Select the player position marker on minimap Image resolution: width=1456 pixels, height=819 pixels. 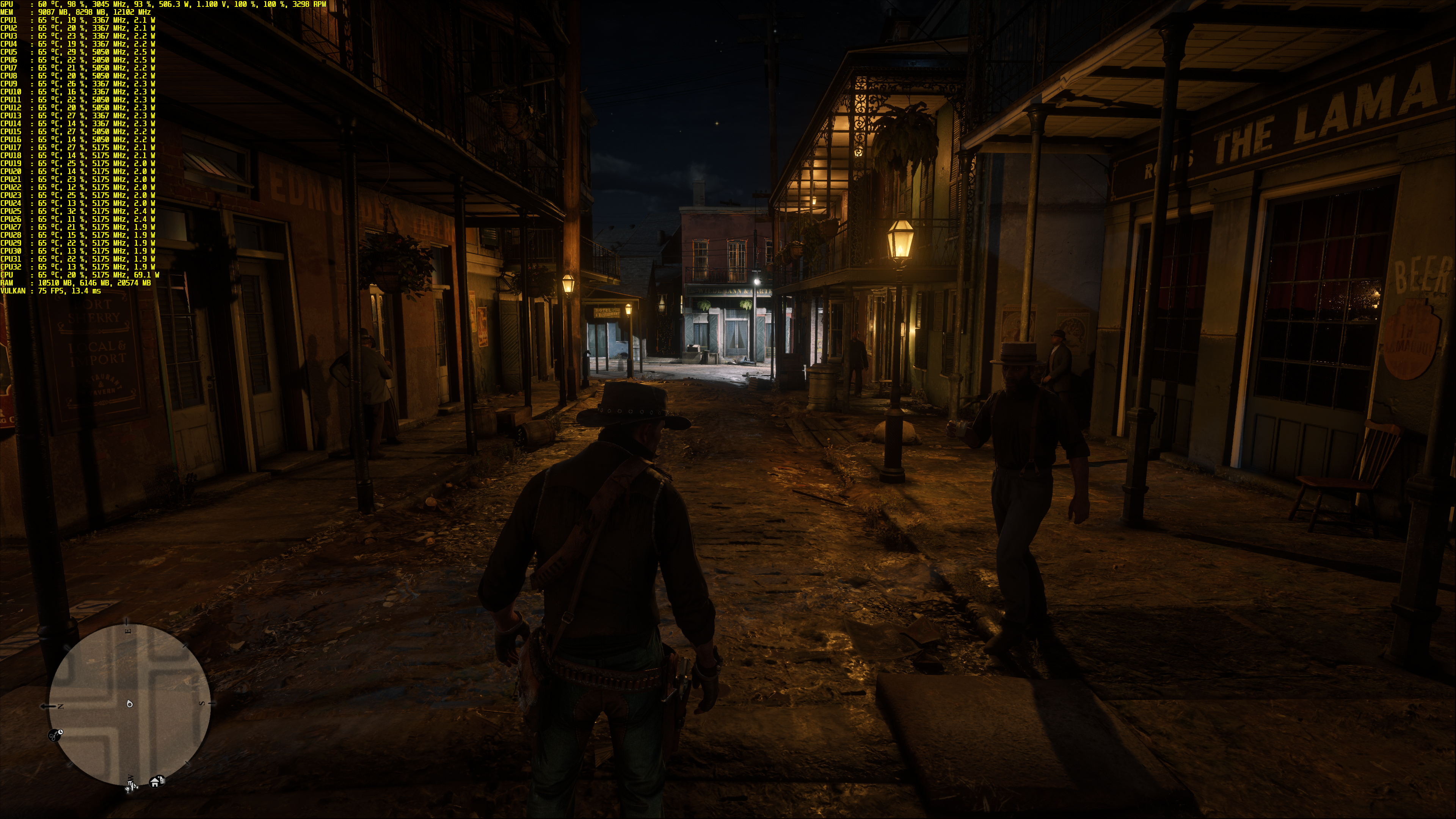pyautogui.click(x=130, y=704)
